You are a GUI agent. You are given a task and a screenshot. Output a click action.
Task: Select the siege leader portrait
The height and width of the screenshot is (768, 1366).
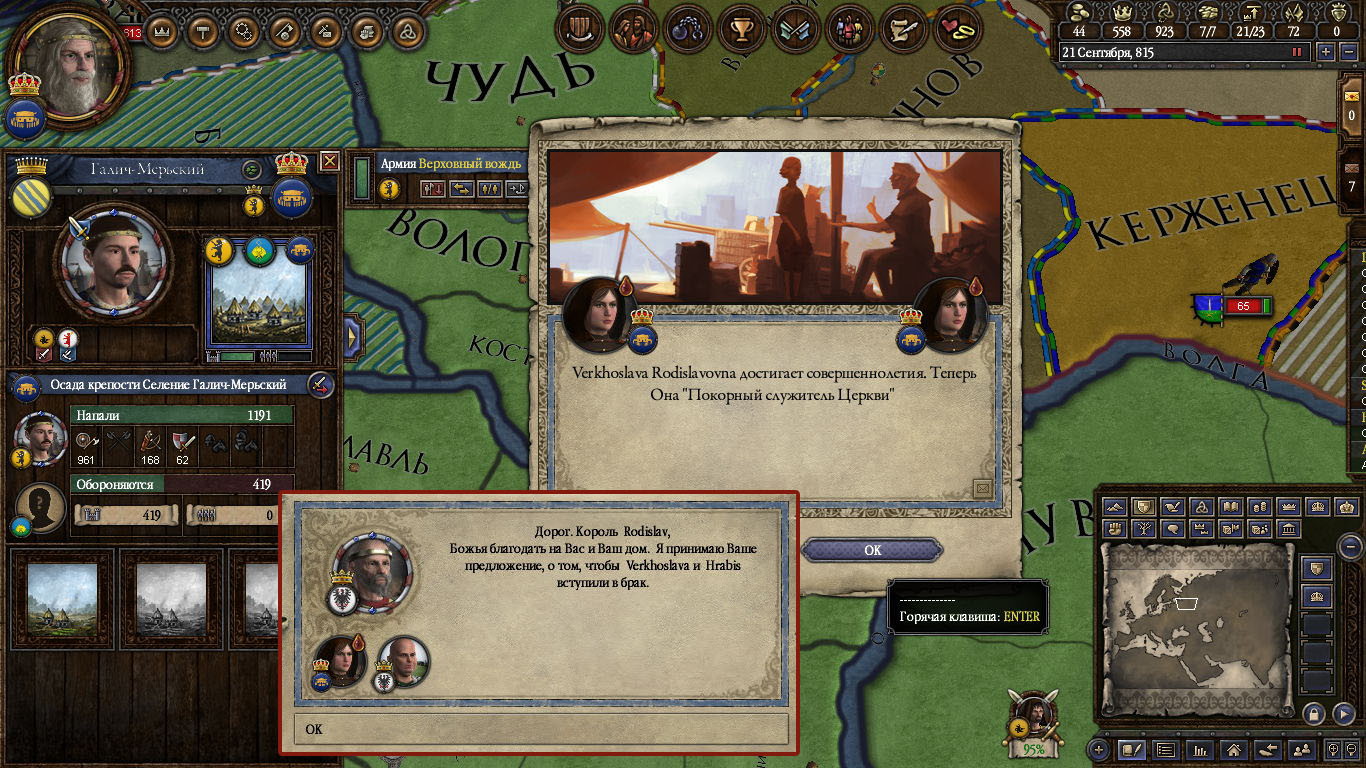40,437
